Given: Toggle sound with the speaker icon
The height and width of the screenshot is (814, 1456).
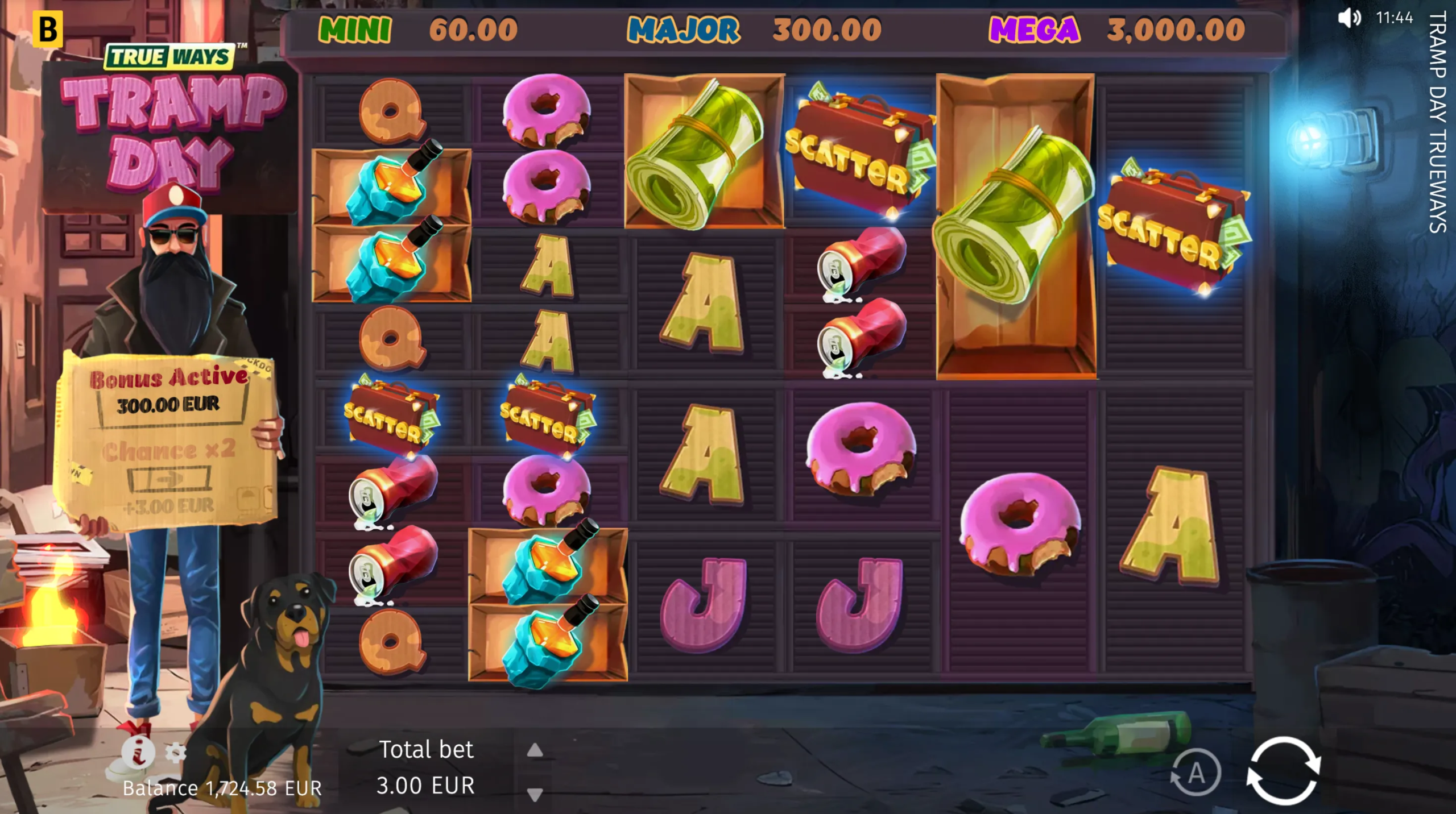Looking at the screenshot, I should point(1349,18).
